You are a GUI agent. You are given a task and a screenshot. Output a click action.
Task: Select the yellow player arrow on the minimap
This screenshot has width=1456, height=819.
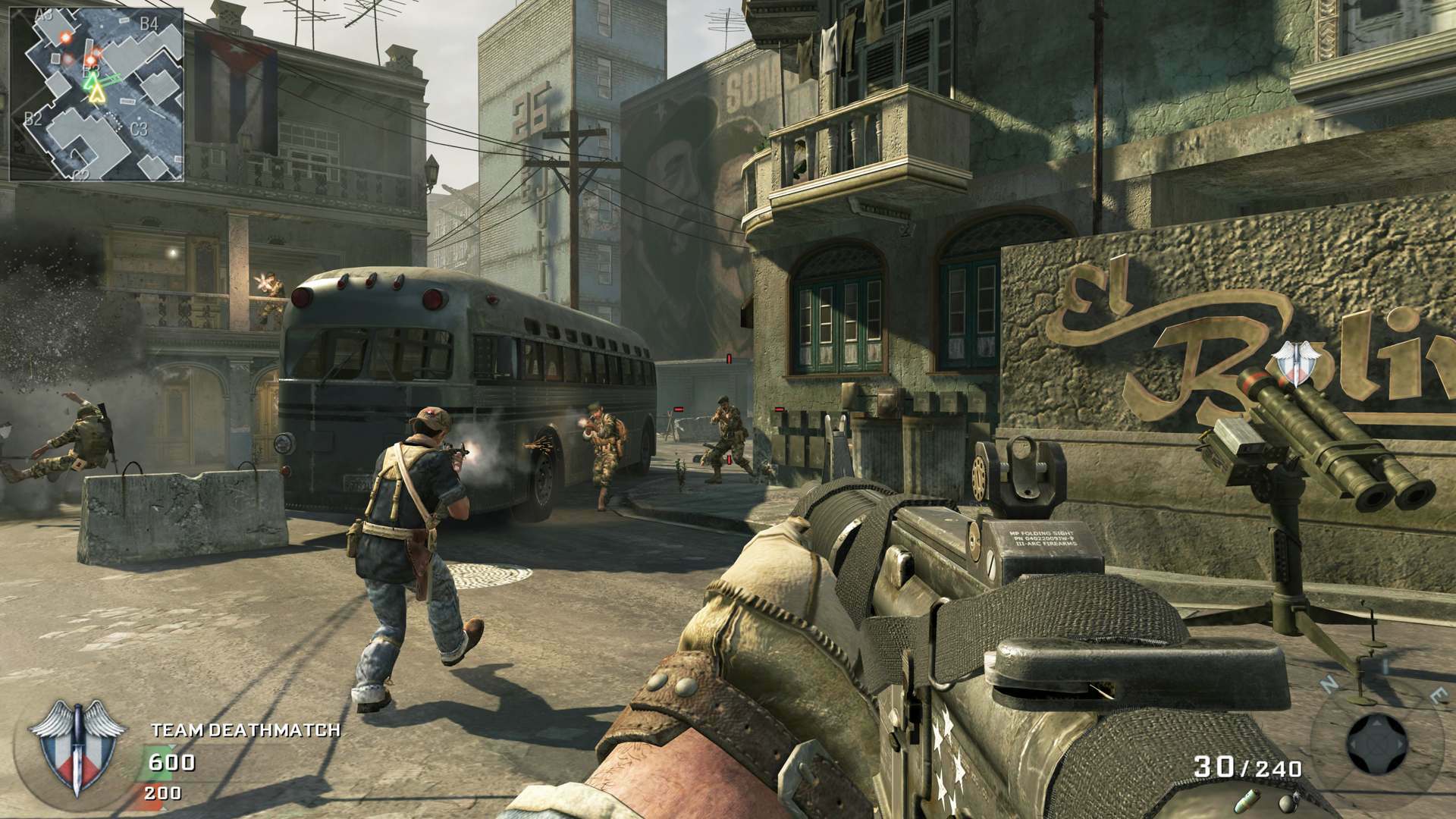96,94
